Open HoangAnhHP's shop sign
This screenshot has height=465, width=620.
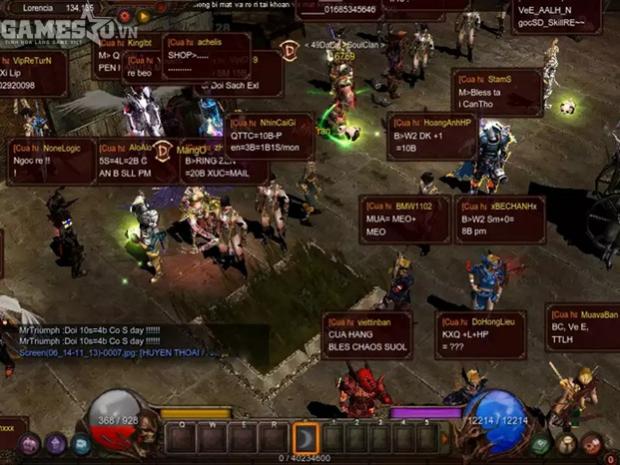coord(431,135)
